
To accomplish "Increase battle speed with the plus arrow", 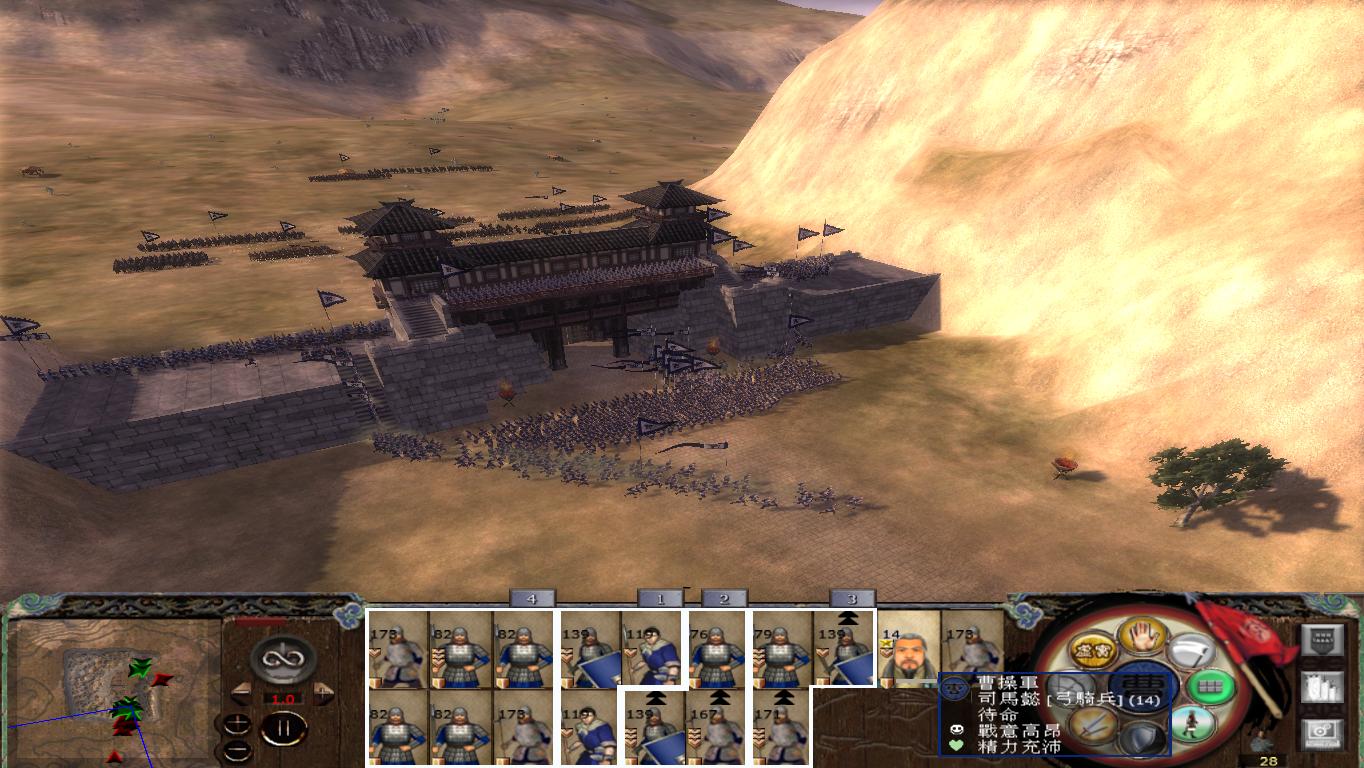I will [x=324, y=692].
